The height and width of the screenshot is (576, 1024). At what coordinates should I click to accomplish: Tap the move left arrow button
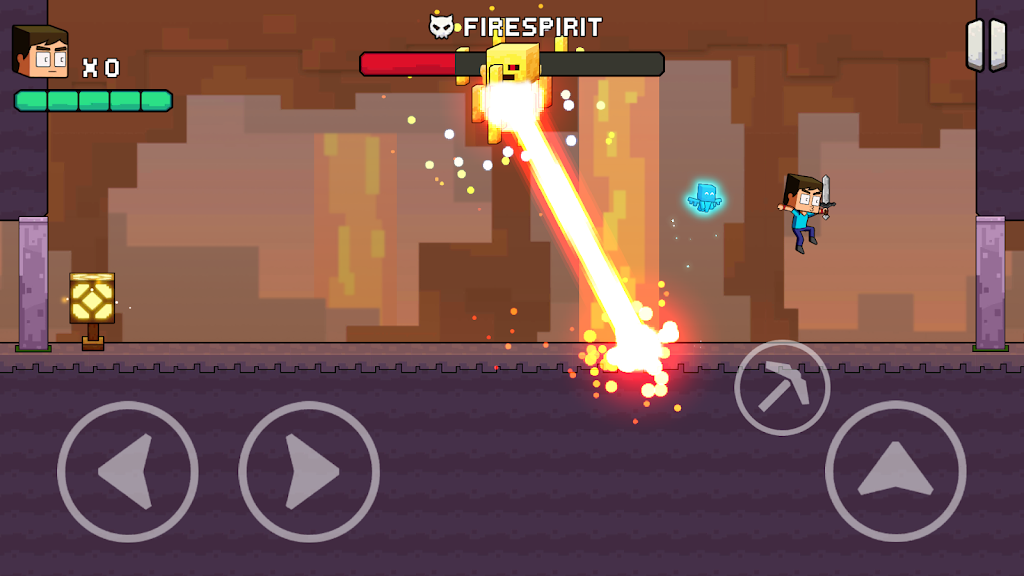tap(128, 471)
